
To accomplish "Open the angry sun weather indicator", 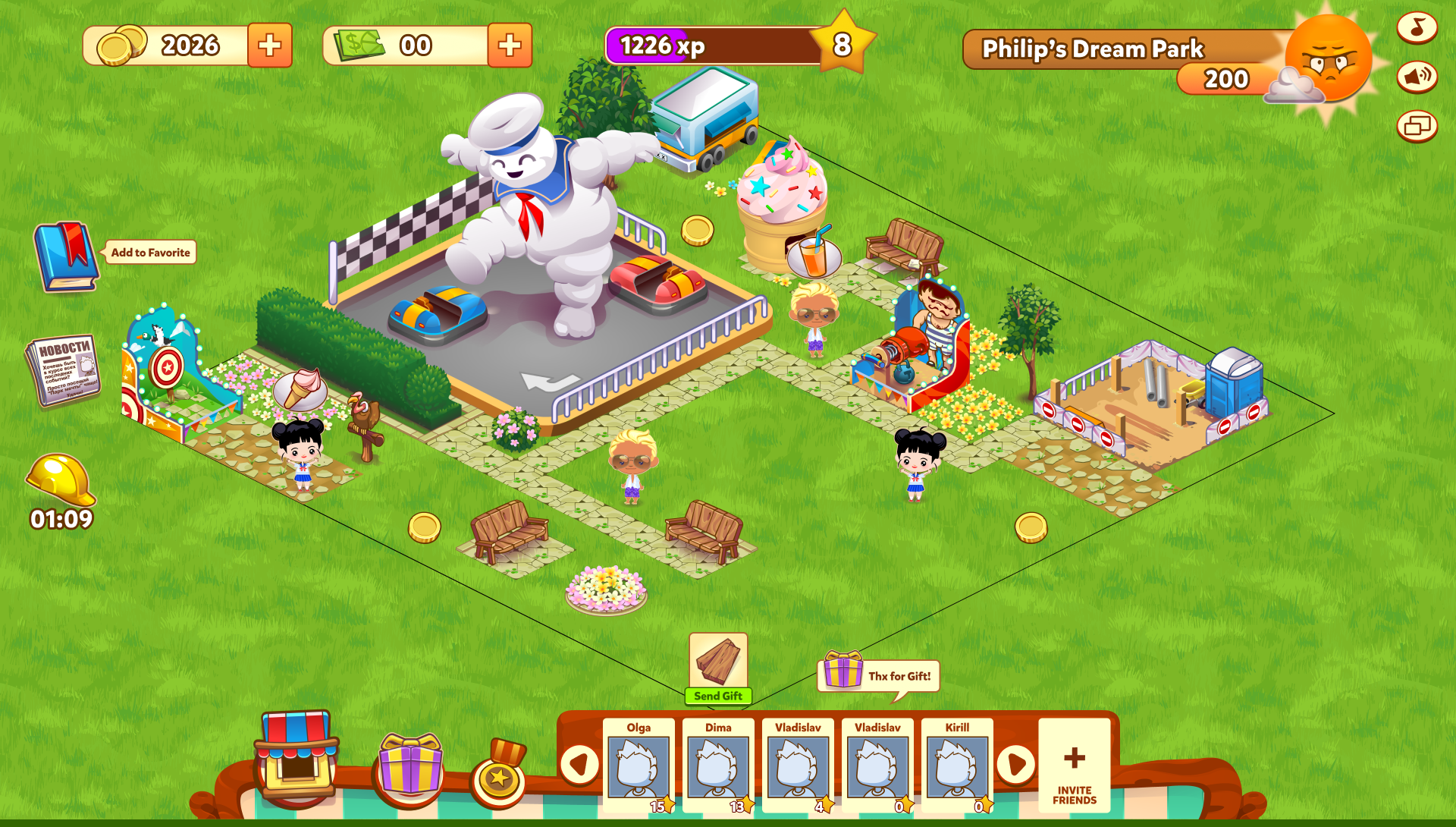I will [1329, 59].
